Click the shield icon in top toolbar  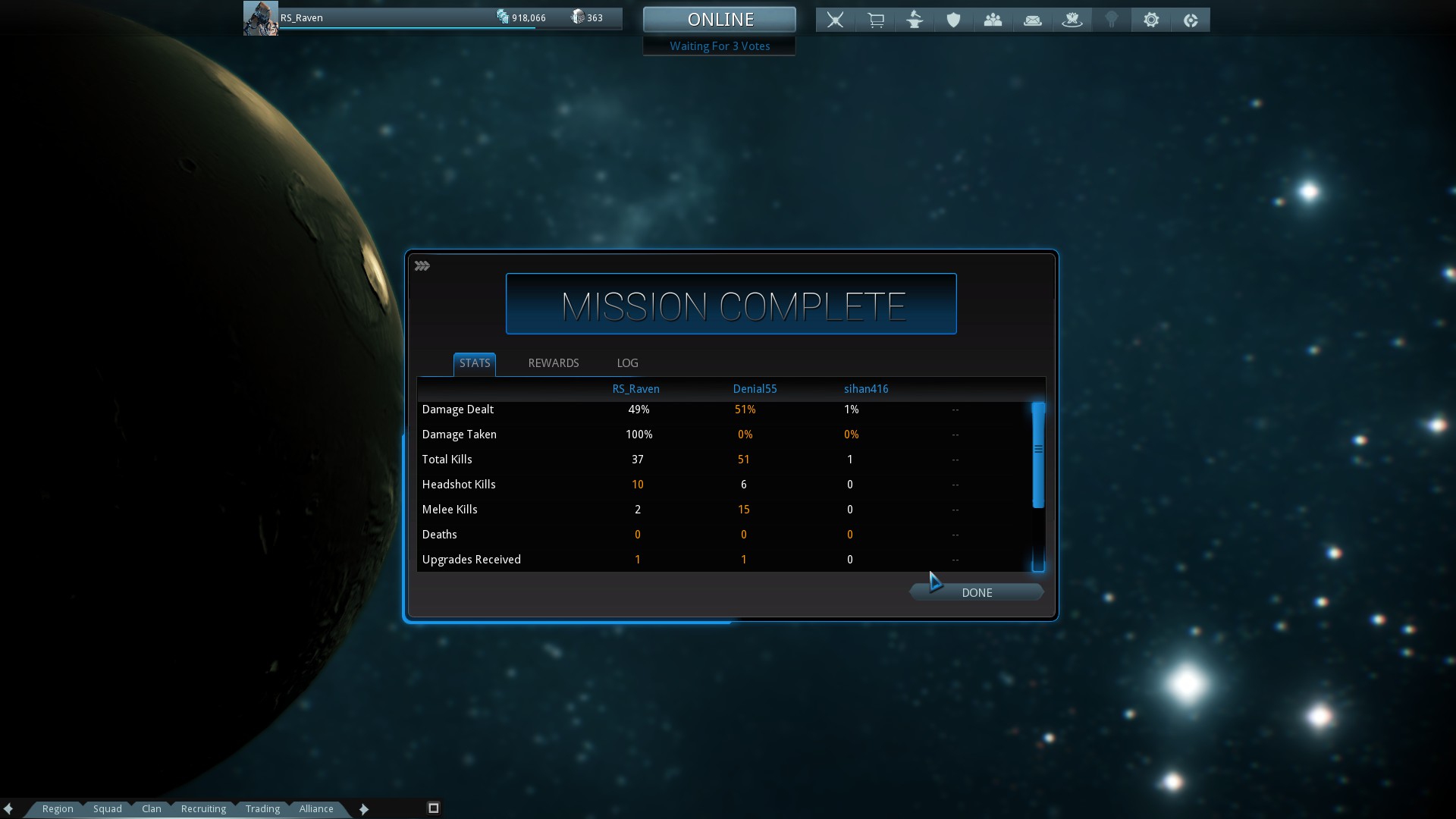(x=953, y=20)
